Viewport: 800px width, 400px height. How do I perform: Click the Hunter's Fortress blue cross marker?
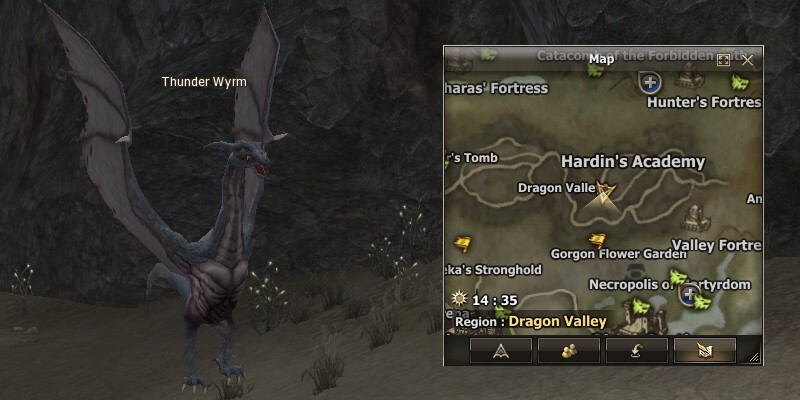tap(650, 82)
